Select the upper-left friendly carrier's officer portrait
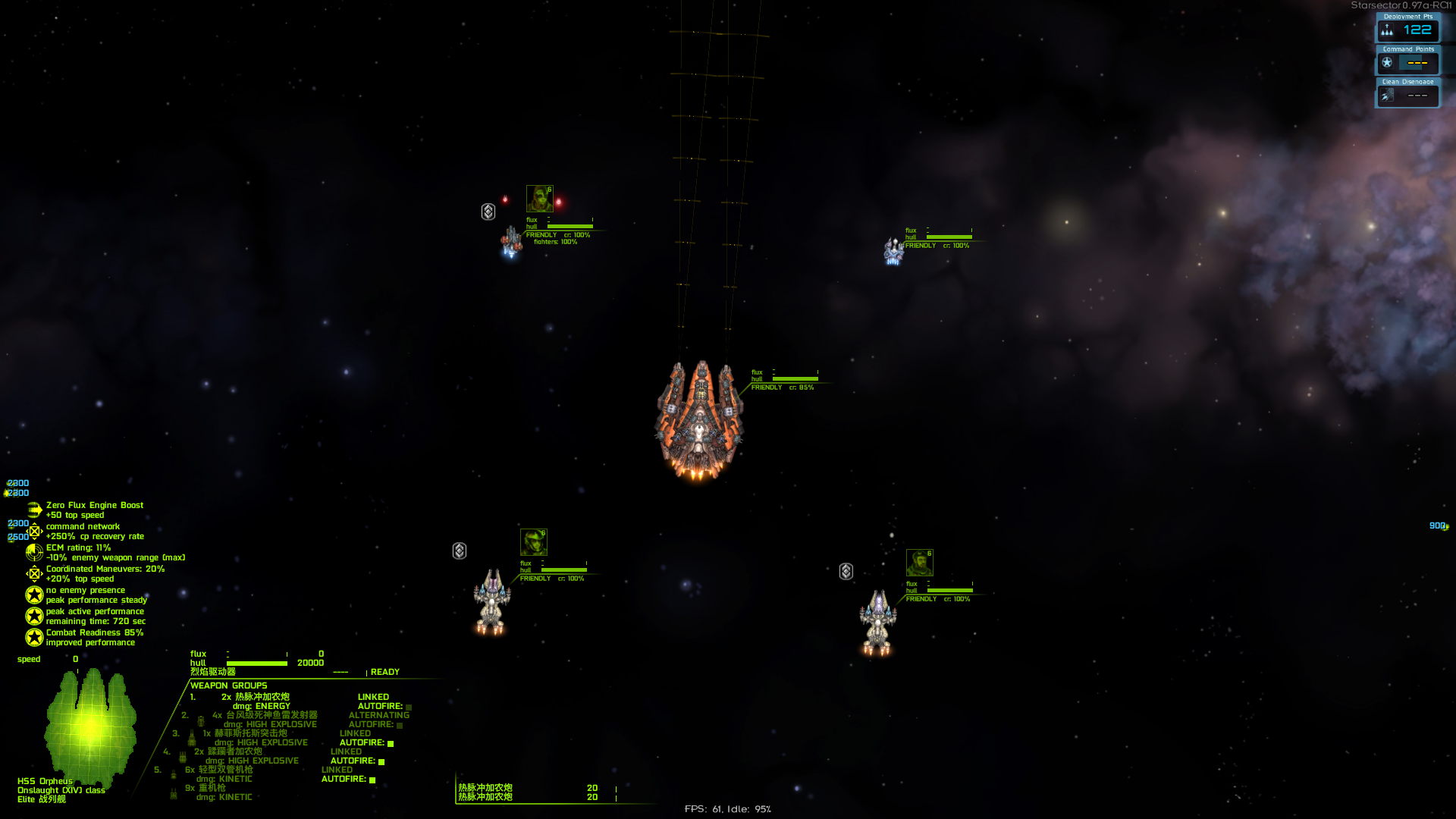Screen dimensions: 1456x819 (539, 199)
